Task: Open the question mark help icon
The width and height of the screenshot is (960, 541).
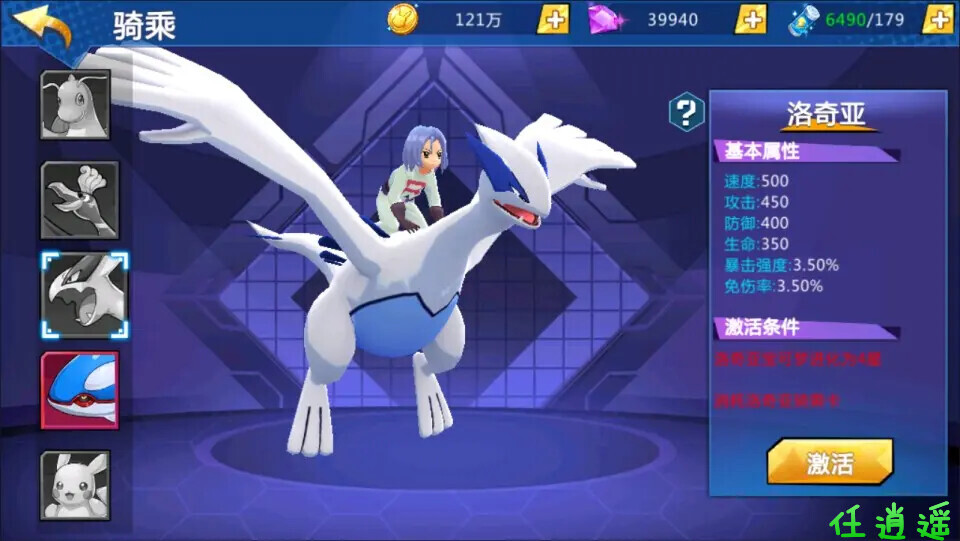Action: [686, 112]
